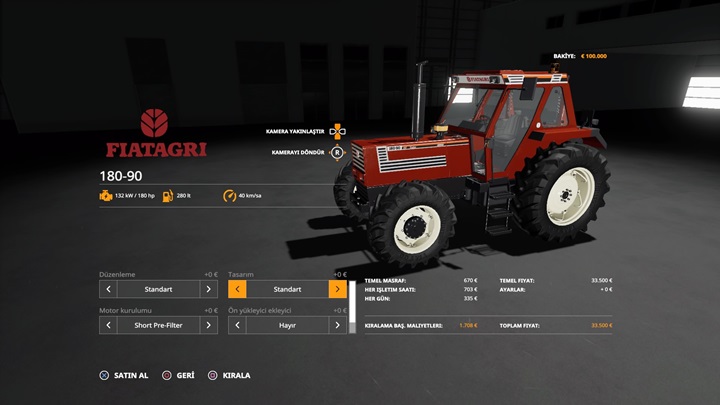Viewport: 720px width, 405px height.
Task: Choose previous Ön yükleyici ekleyici option
Action: coord(237,325)
